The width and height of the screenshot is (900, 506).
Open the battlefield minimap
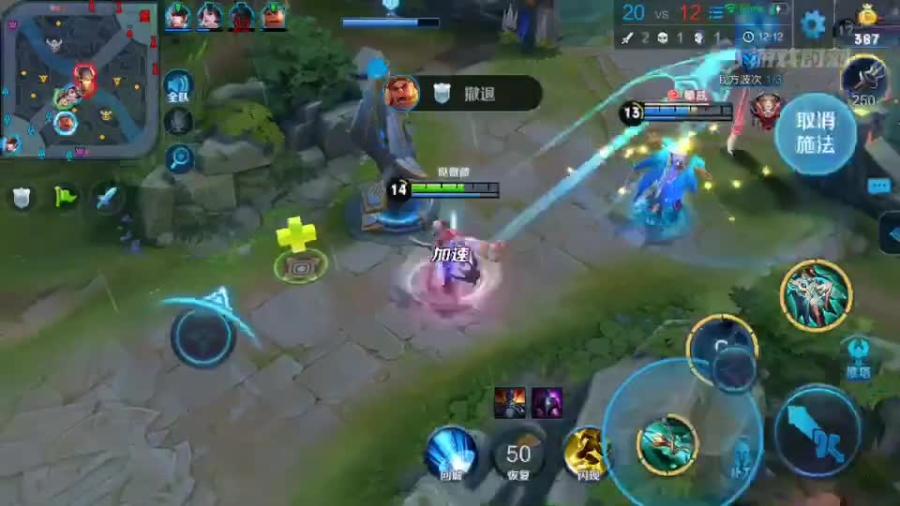(80, 78)
